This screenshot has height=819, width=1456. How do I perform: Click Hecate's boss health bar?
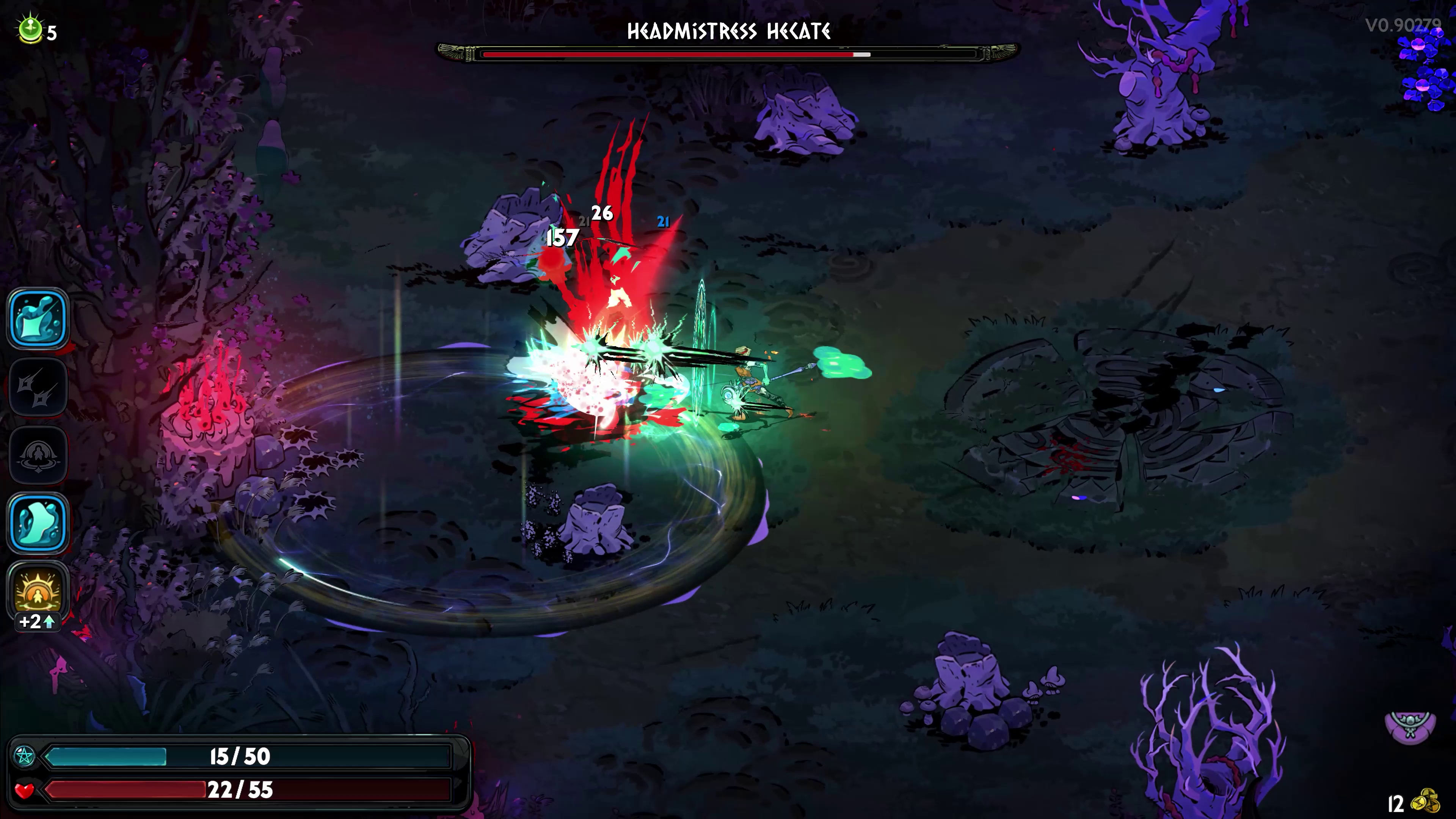pos(728,54)
